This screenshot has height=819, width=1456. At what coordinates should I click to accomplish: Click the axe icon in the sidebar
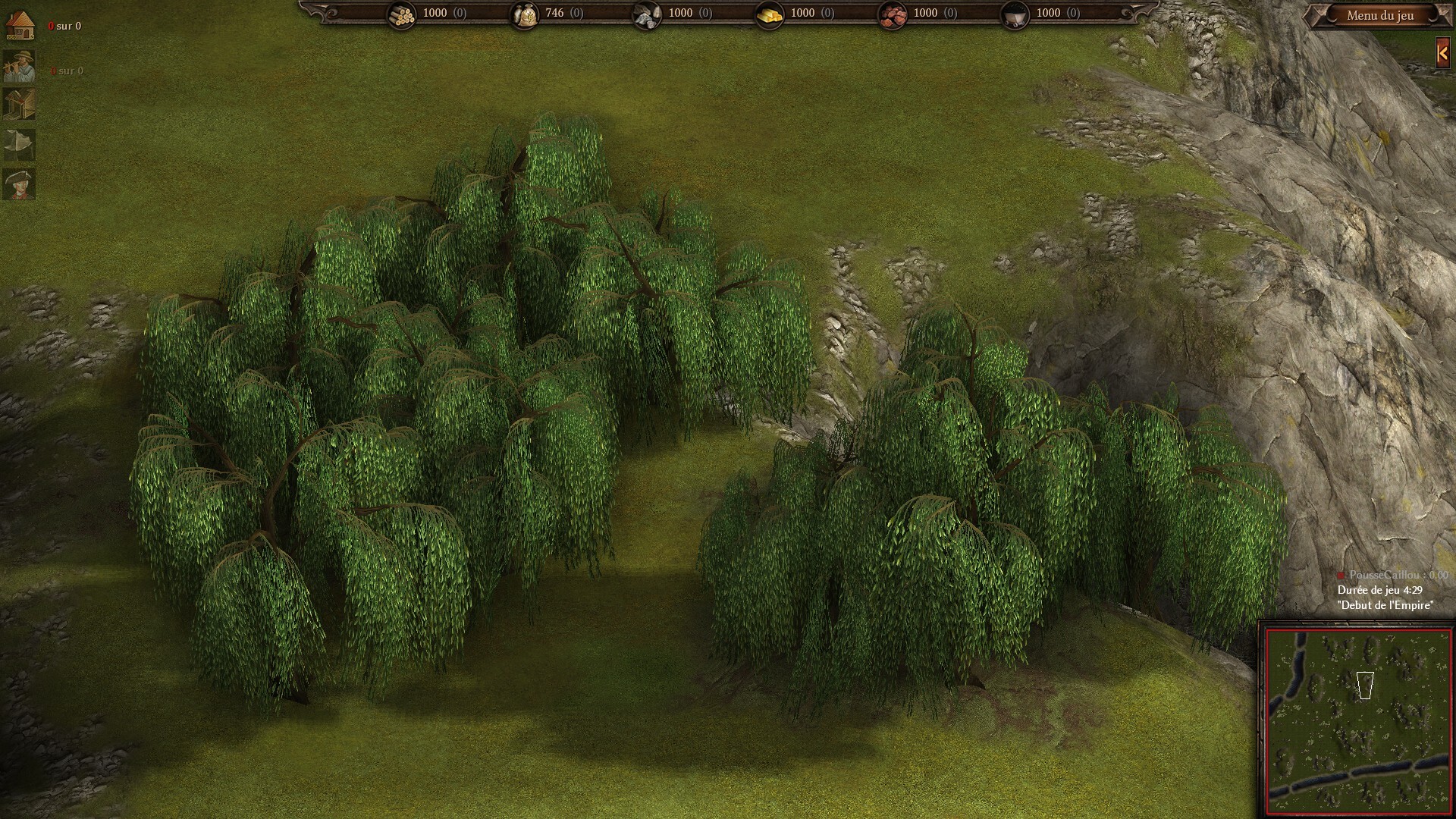pyautogui.click(x=19, y=144)
